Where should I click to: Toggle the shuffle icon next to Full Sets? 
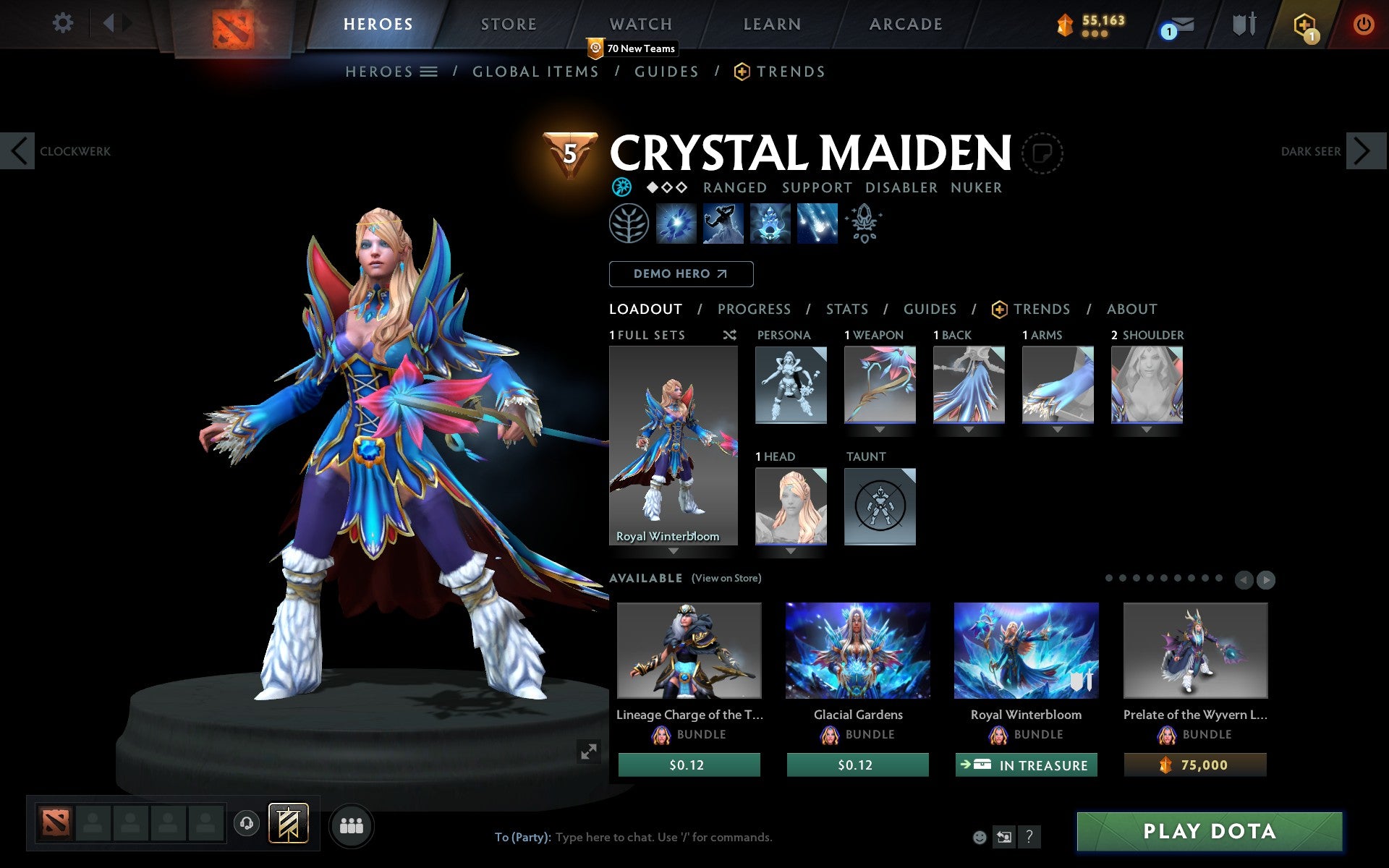pos(729,335)
